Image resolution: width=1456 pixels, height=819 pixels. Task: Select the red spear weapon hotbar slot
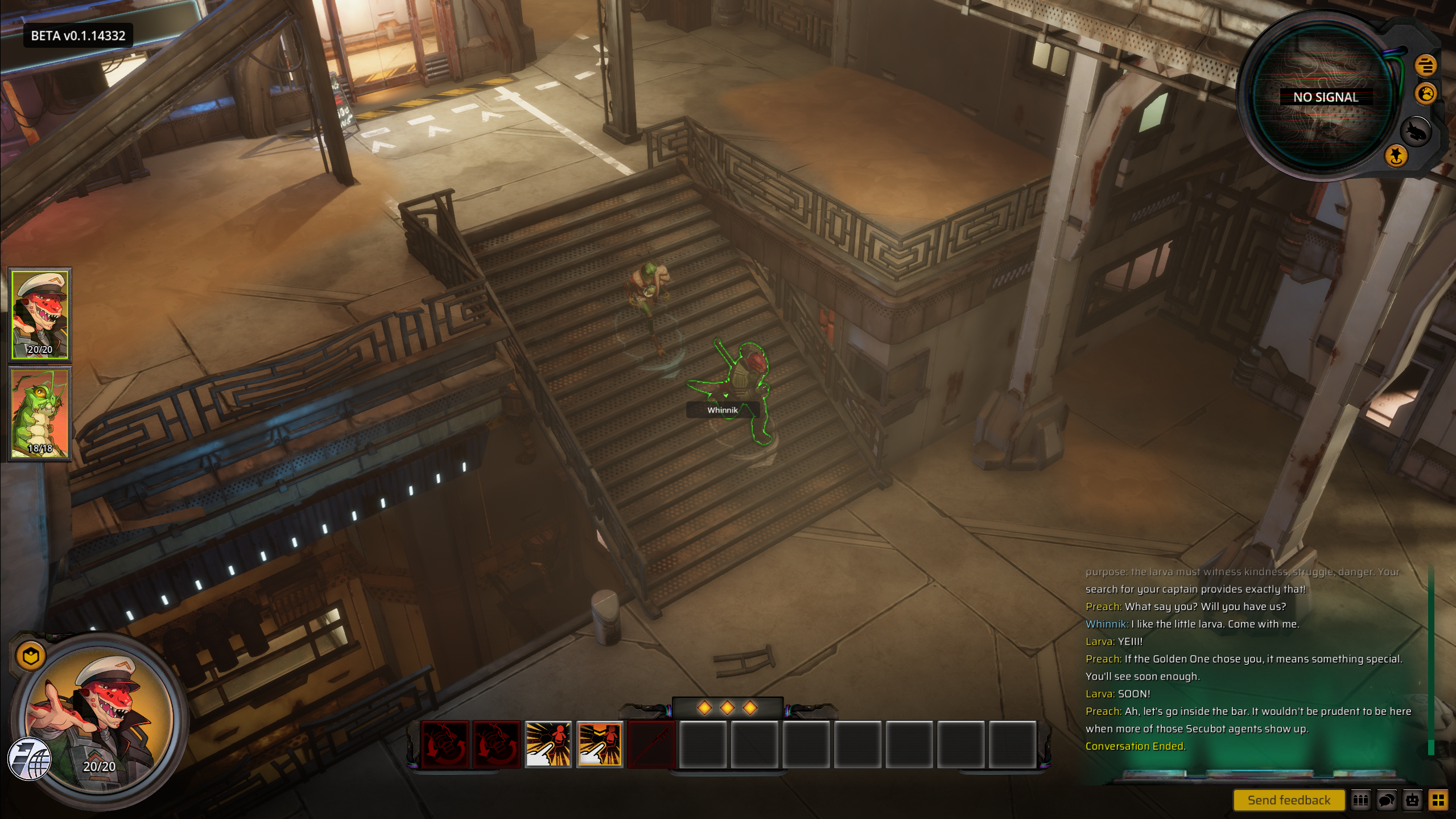(651, 744)
